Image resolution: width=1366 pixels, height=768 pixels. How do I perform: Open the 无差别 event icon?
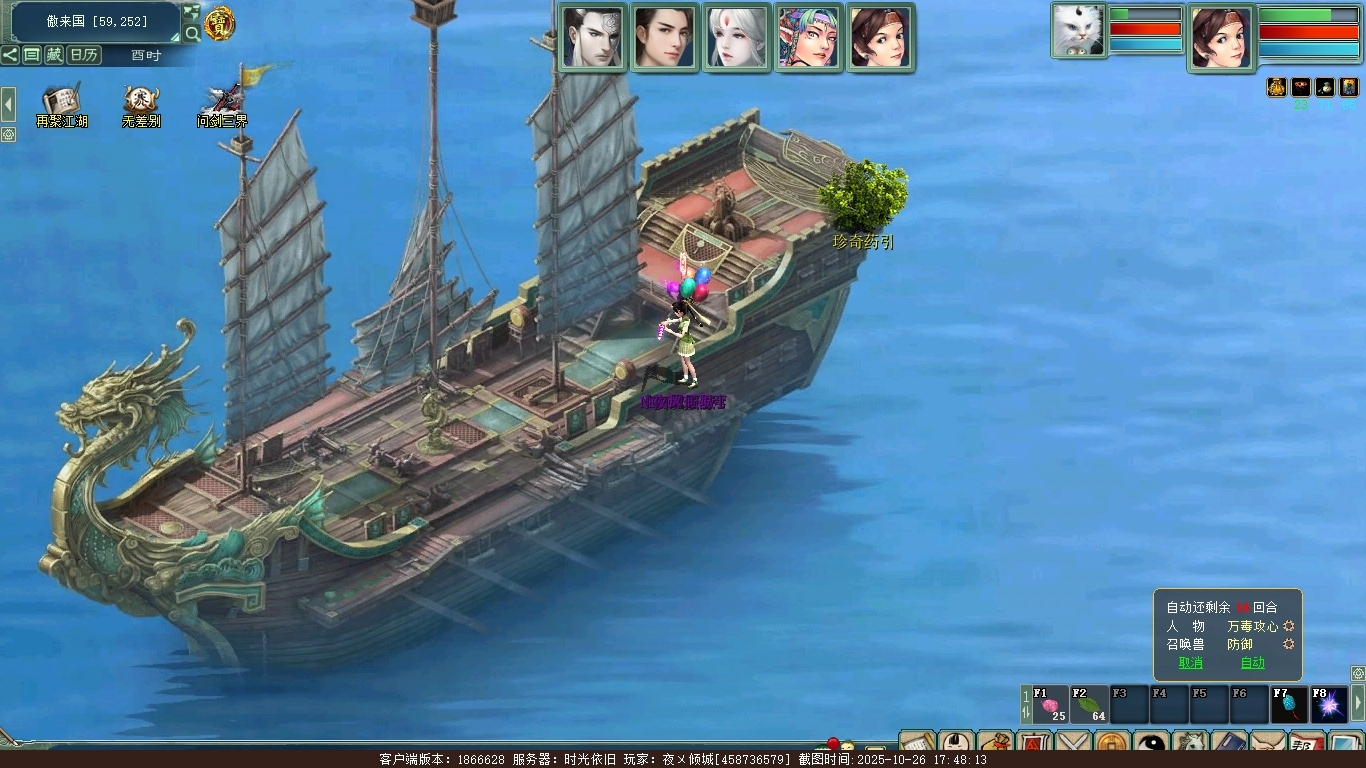click(x=141, y=104)
